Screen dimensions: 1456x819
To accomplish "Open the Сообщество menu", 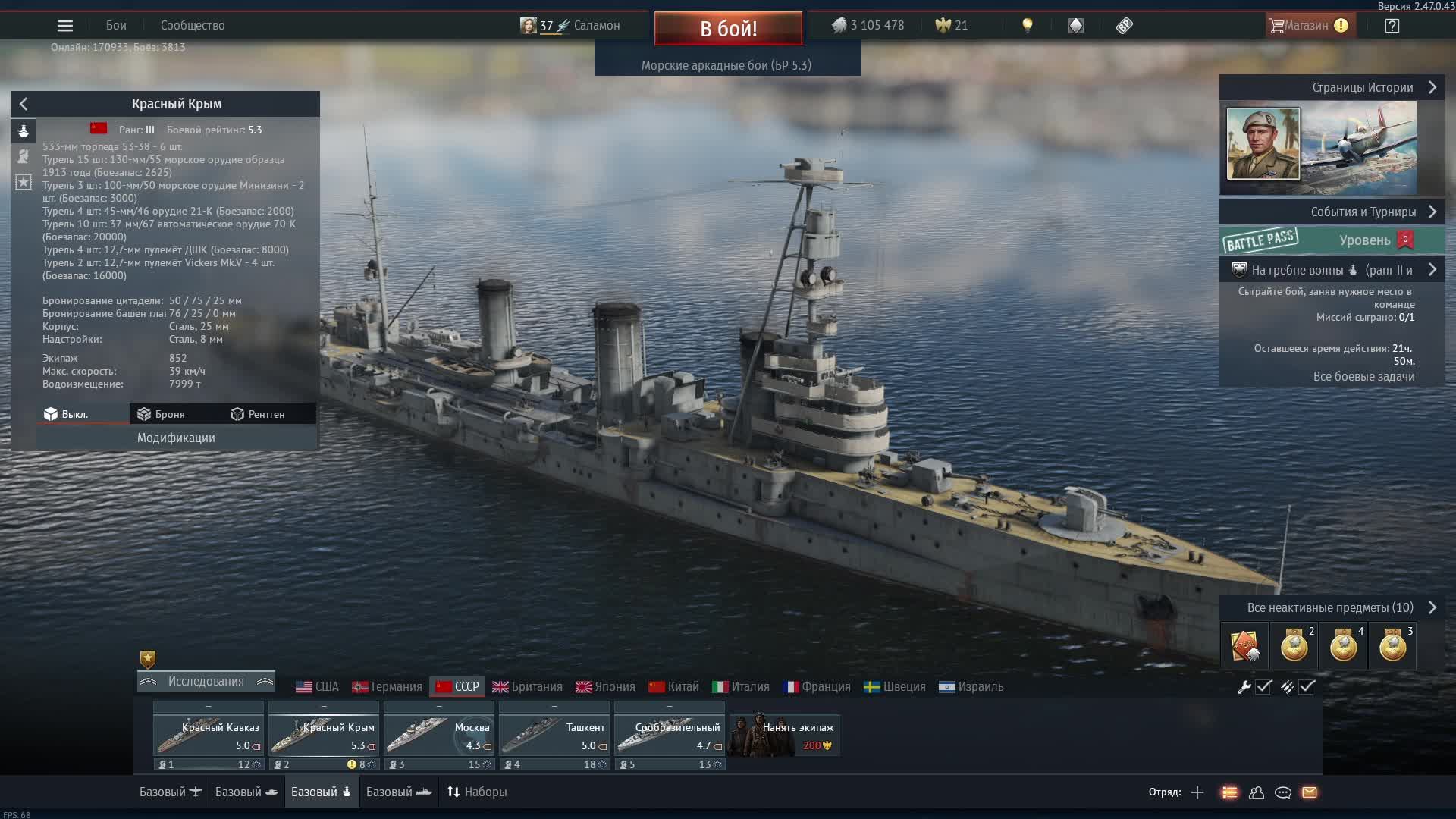I will [x=193, y=26].
